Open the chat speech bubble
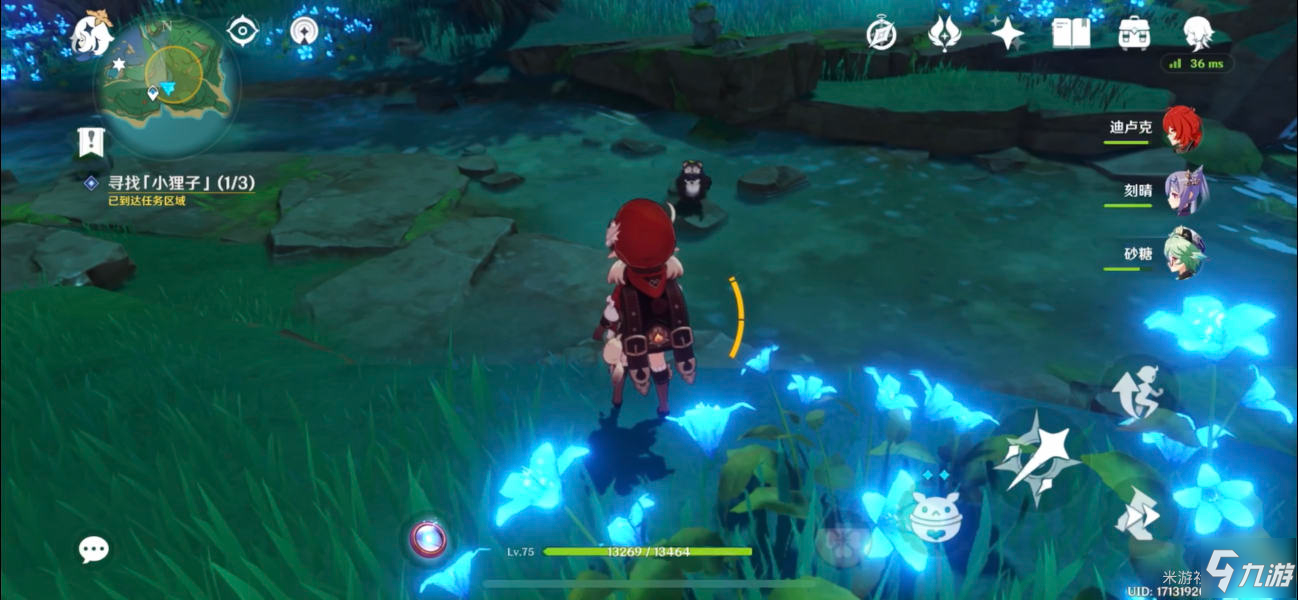 94,548
